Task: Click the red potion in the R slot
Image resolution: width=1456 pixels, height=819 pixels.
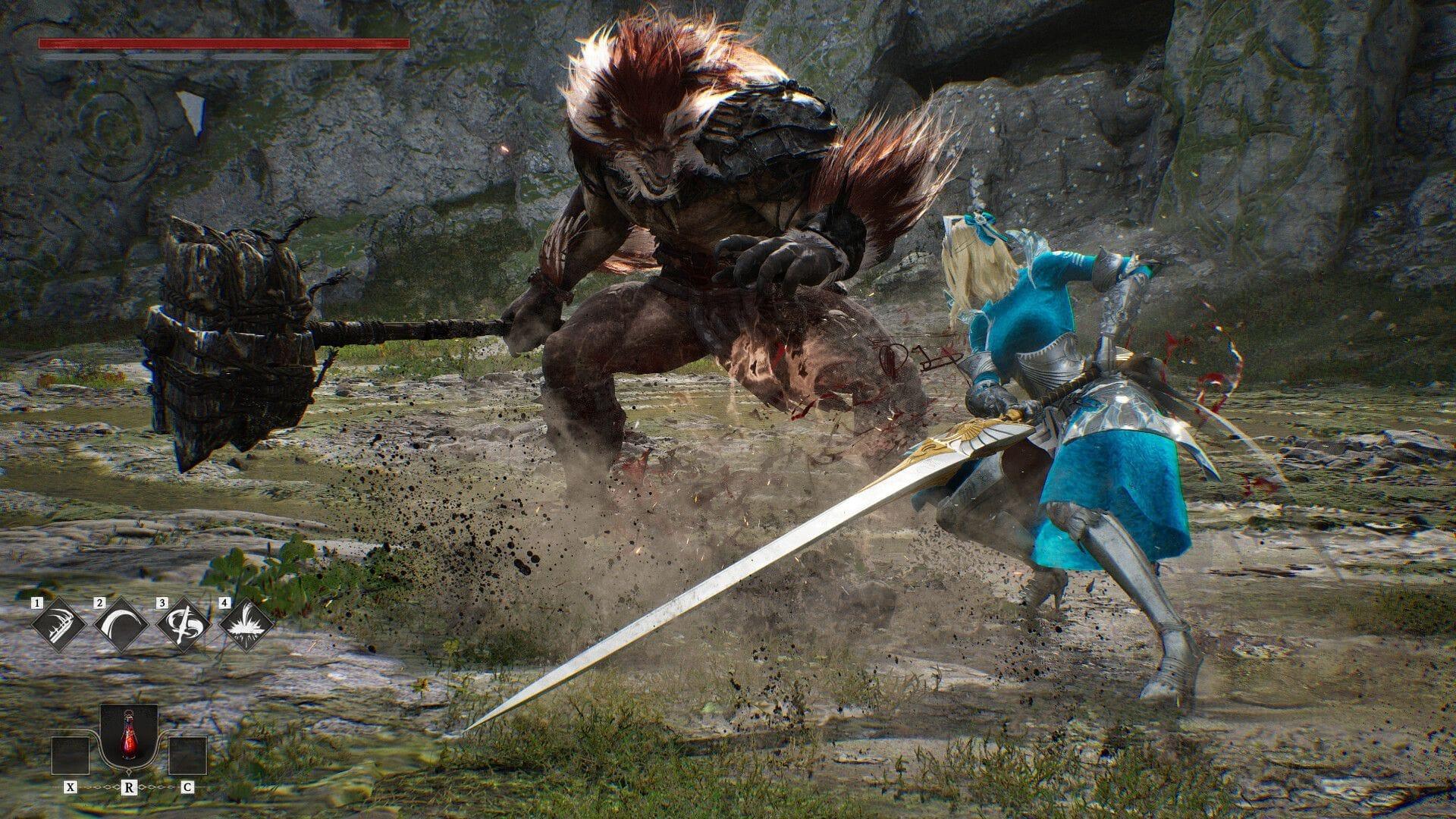Action: (130, 737)
